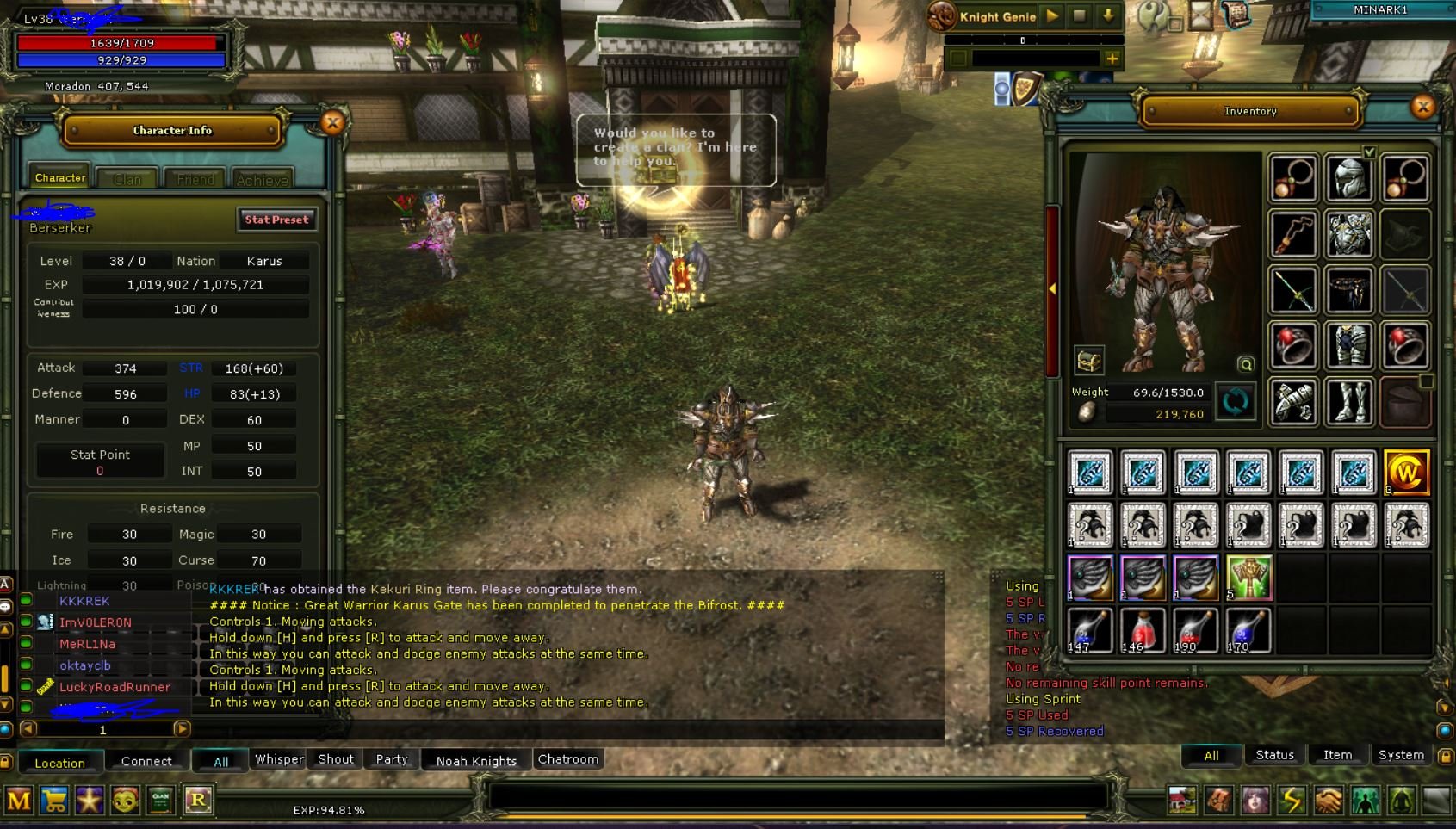Select the red potion stack of 146

coord(1143,630)
